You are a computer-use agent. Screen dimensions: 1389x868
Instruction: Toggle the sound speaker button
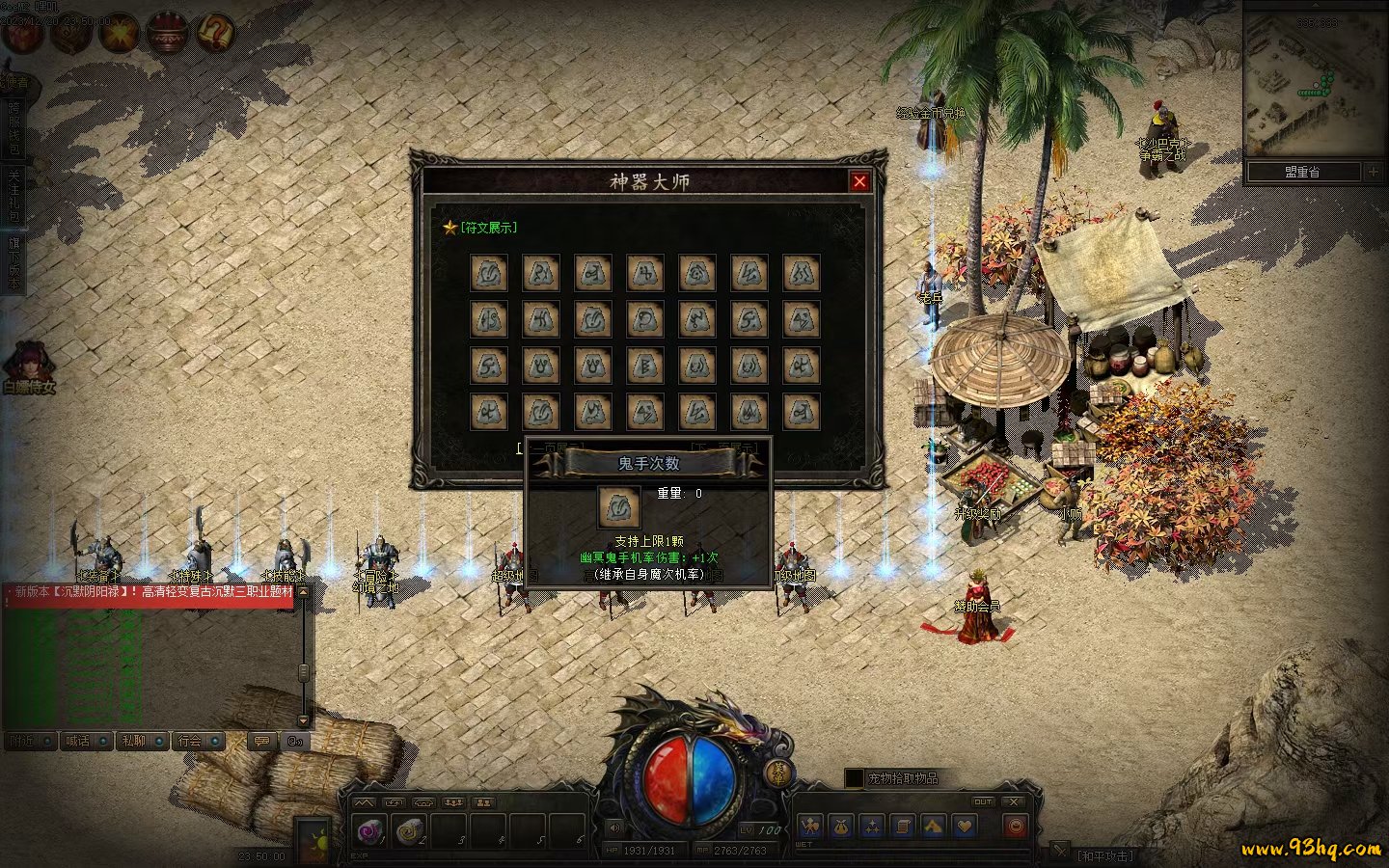pyautogui.click(x=615, y=827)
